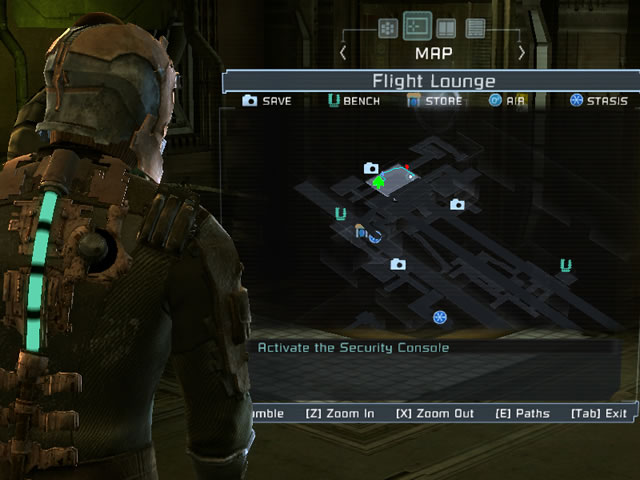The height and width of the screenshot is (480, 640).
Task: Click the green player arrow on the map
Action: pos(378,182)
